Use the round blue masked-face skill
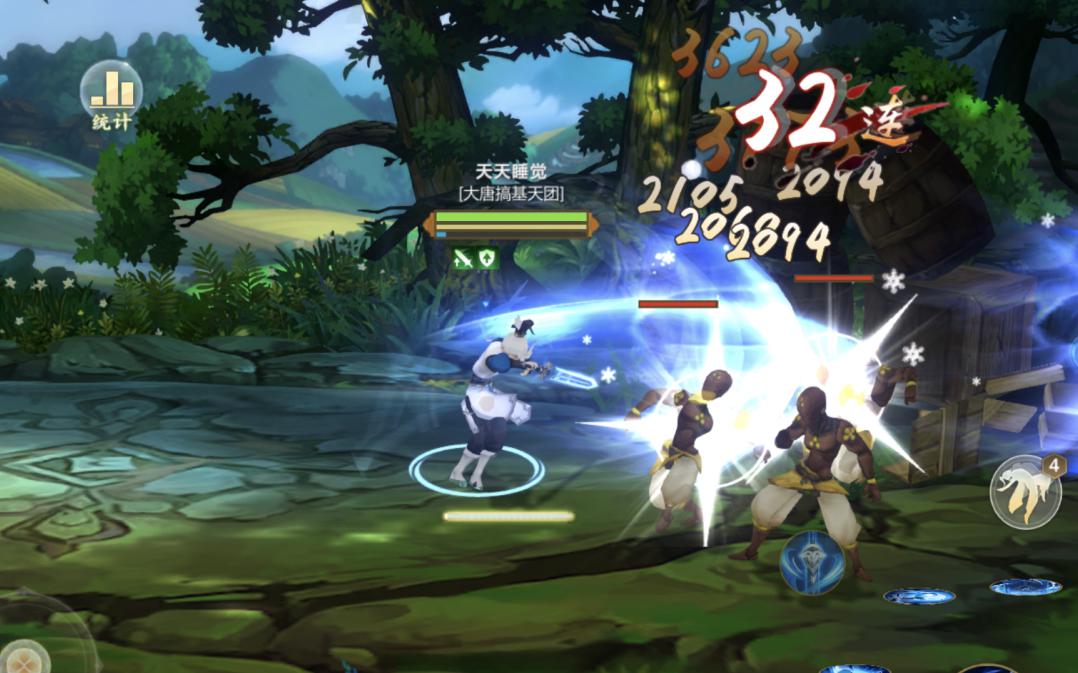The image size is (1078, 673). [x=811, y=562]
